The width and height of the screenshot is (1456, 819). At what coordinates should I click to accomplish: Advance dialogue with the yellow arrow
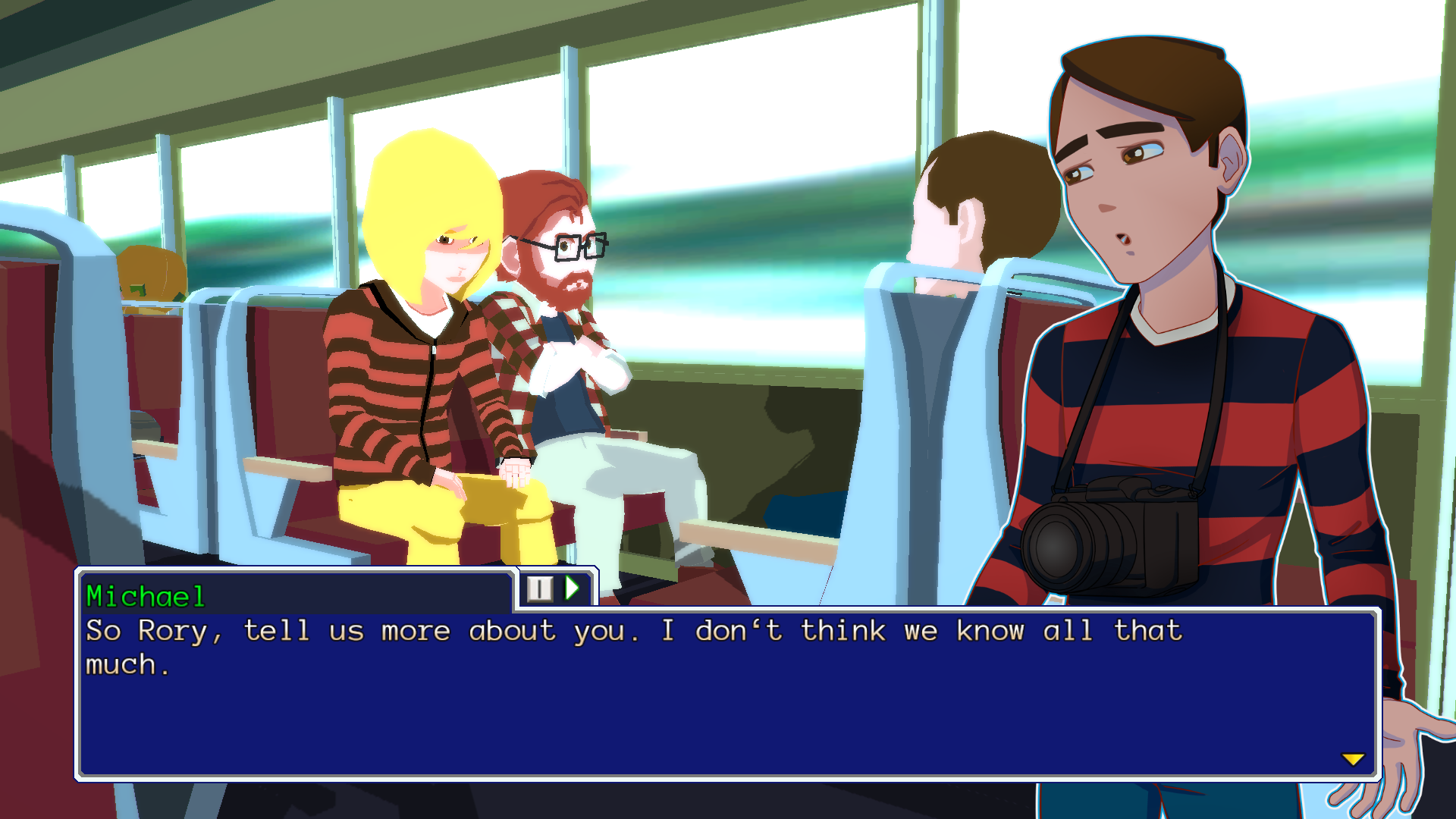[x=1352, y=759]
